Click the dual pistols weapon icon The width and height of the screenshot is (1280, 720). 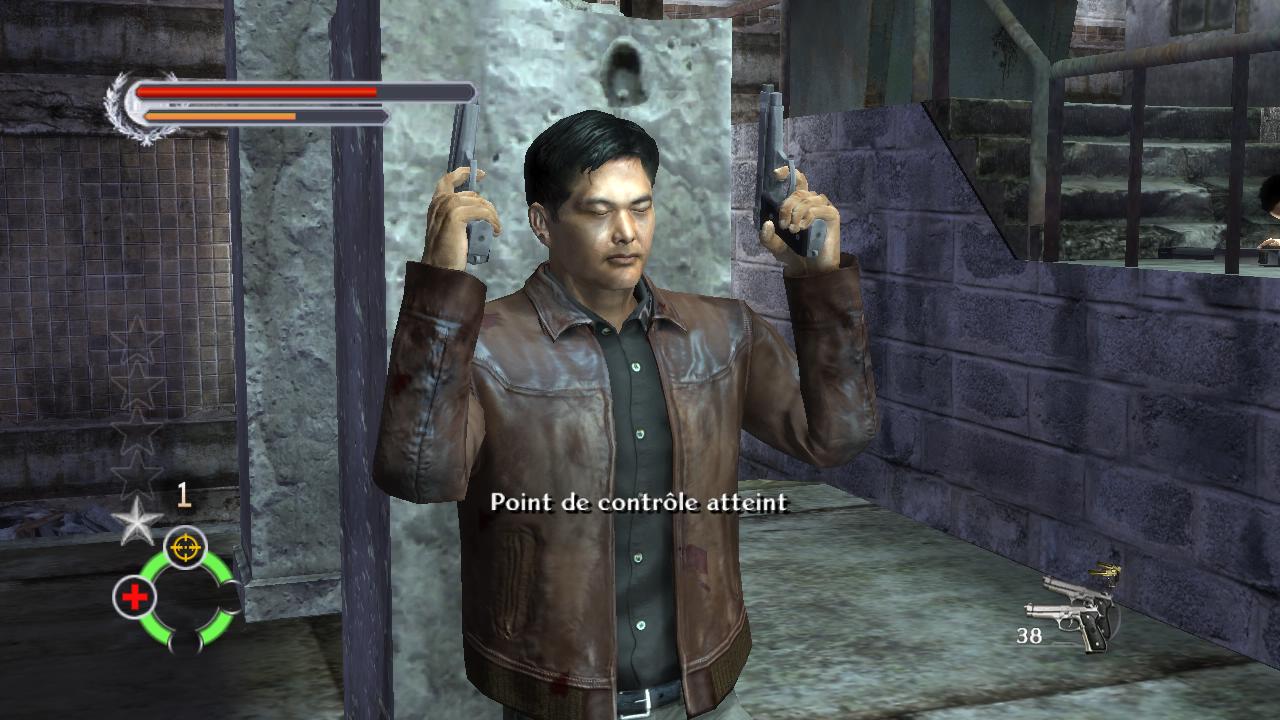point(1072,611)
